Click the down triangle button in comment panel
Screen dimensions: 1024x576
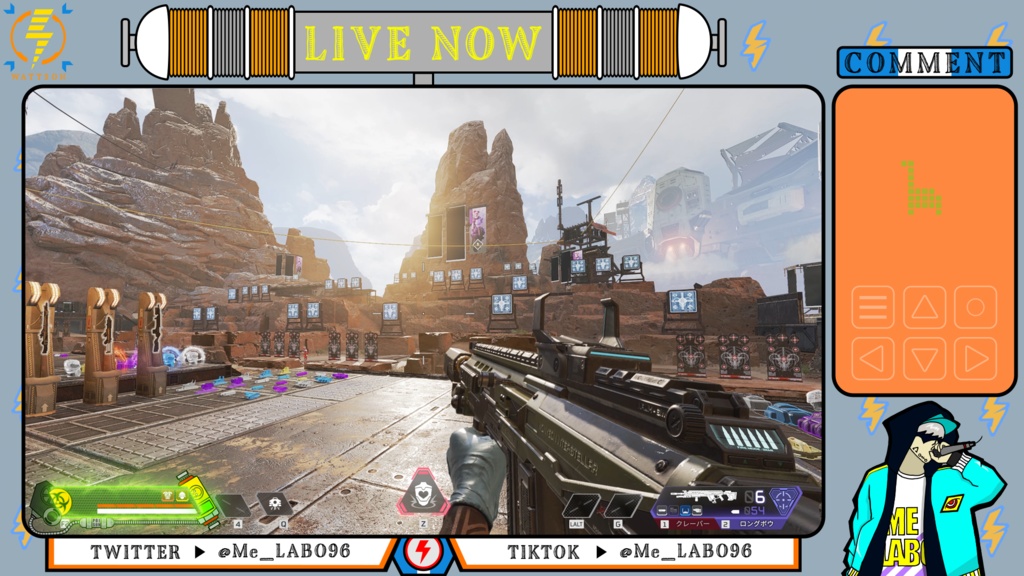tap(925, 358)
